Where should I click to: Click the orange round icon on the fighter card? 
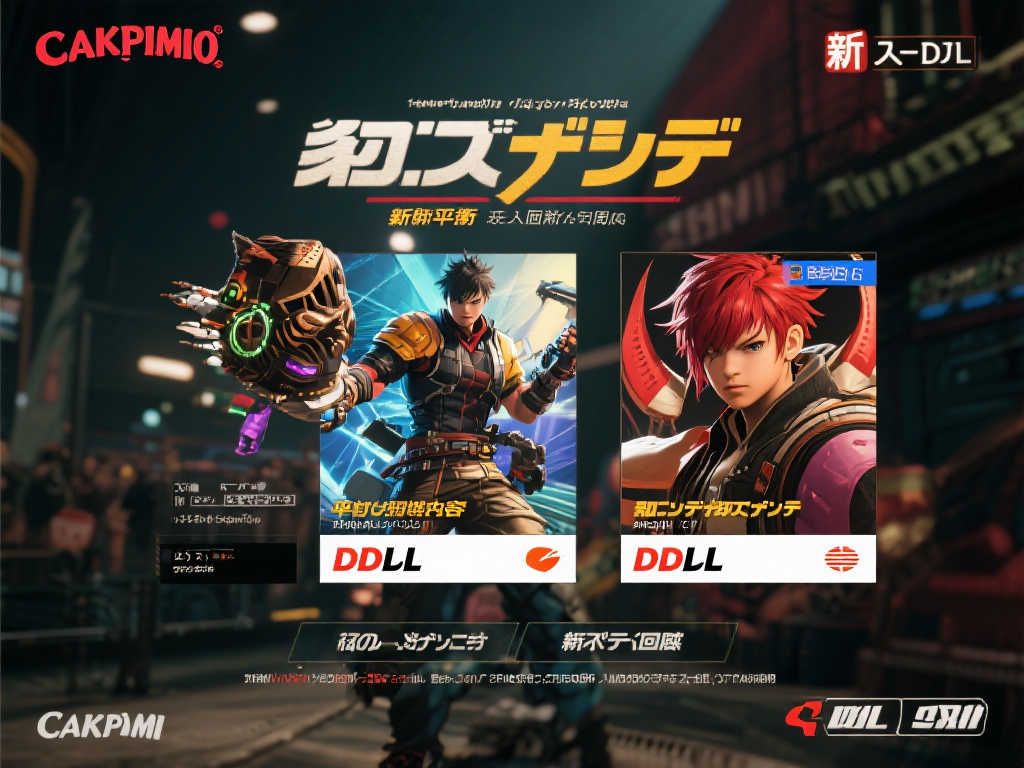(543, 559)
